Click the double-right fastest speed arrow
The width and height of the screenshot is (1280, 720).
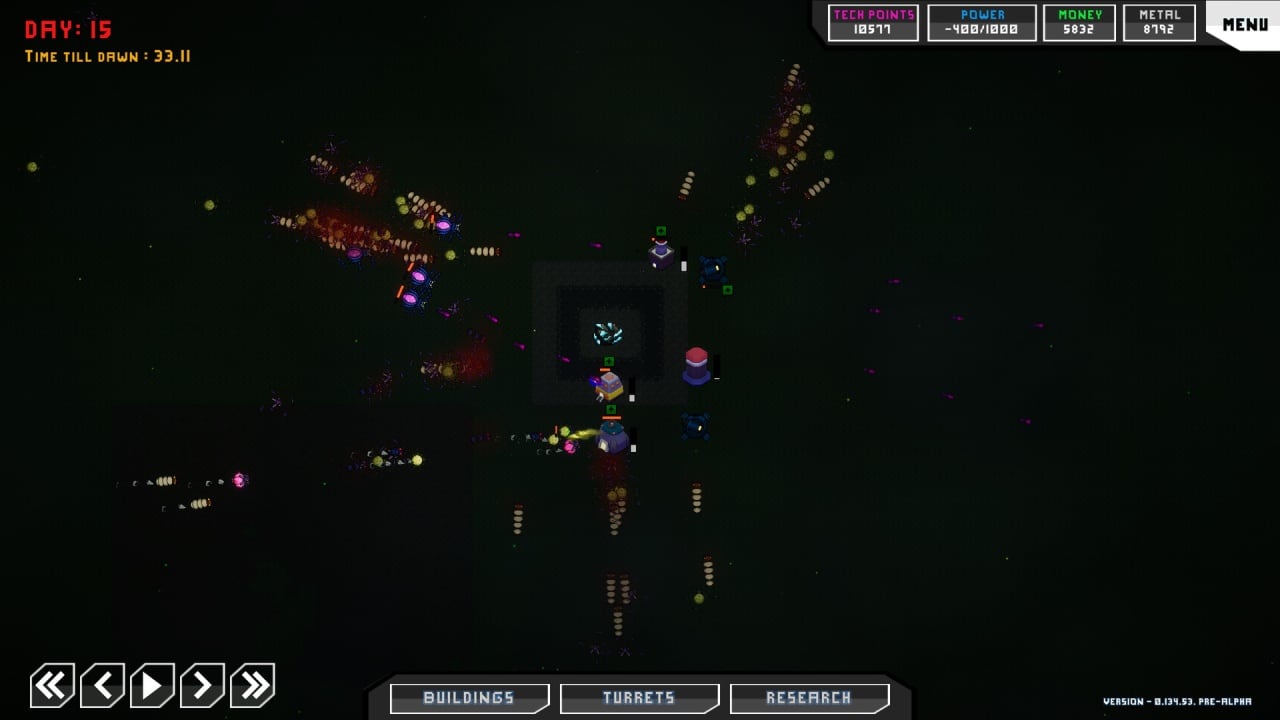[x=252, y=686]
